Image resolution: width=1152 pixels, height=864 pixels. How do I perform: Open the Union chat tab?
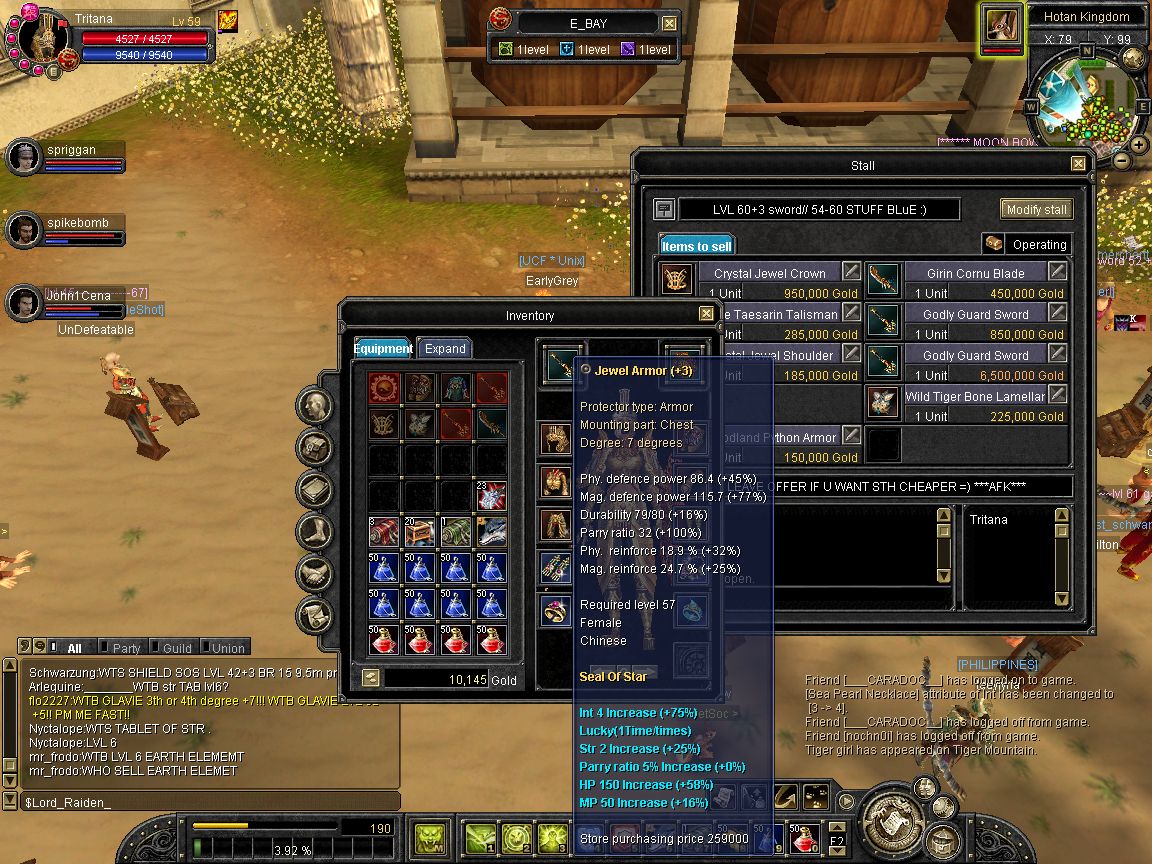pos(227,648)
